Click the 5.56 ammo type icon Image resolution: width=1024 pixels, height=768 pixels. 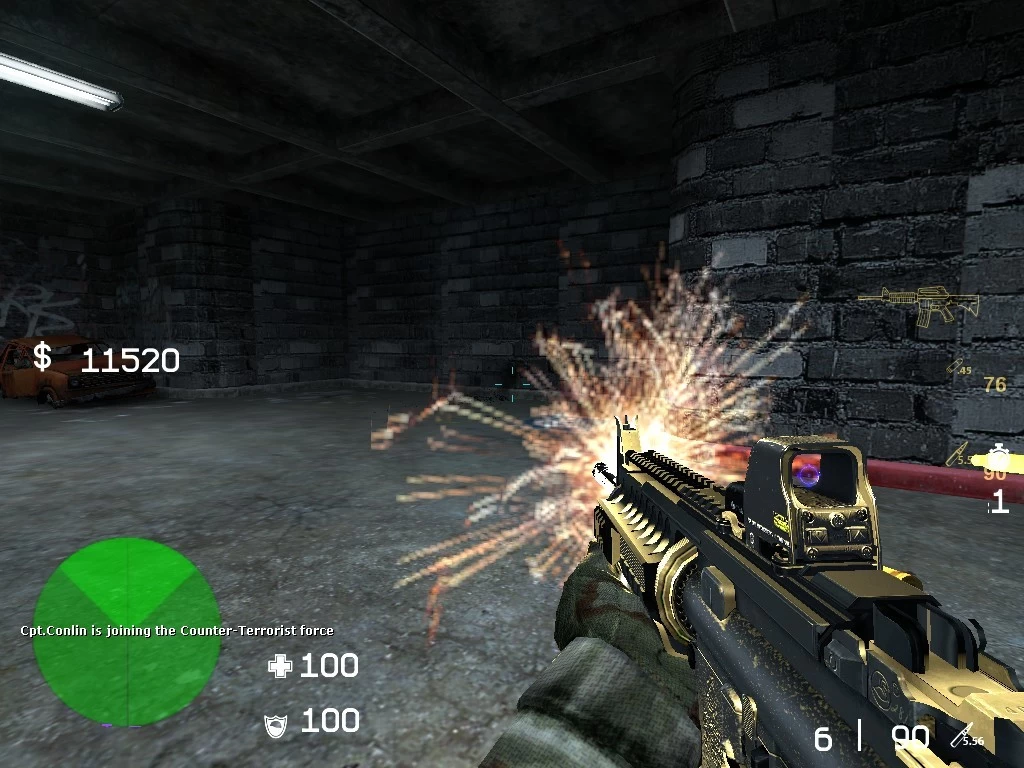coord(967,737)
